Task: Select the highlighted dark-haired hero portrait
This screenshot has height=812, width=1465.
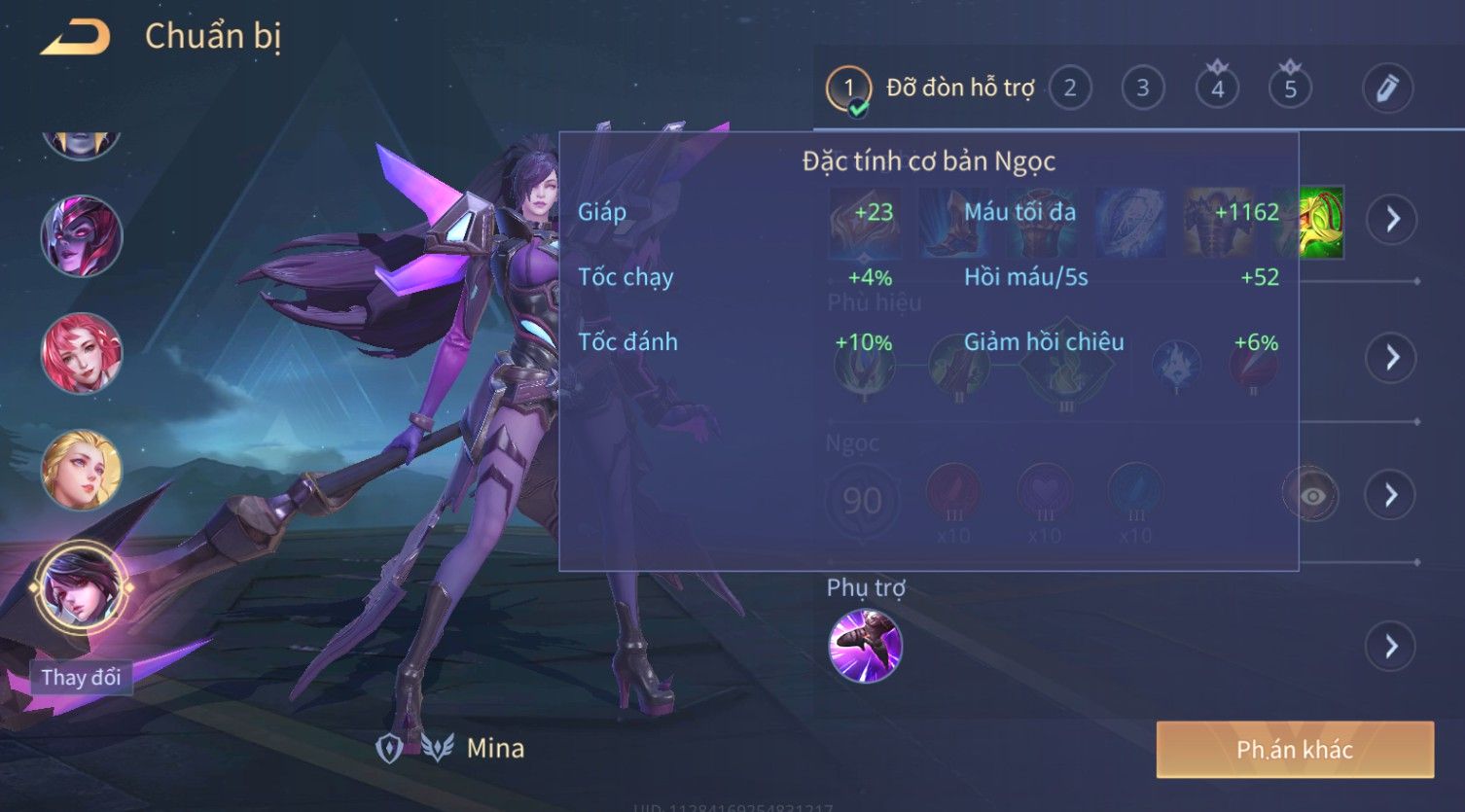Action: tap(82, 586)
